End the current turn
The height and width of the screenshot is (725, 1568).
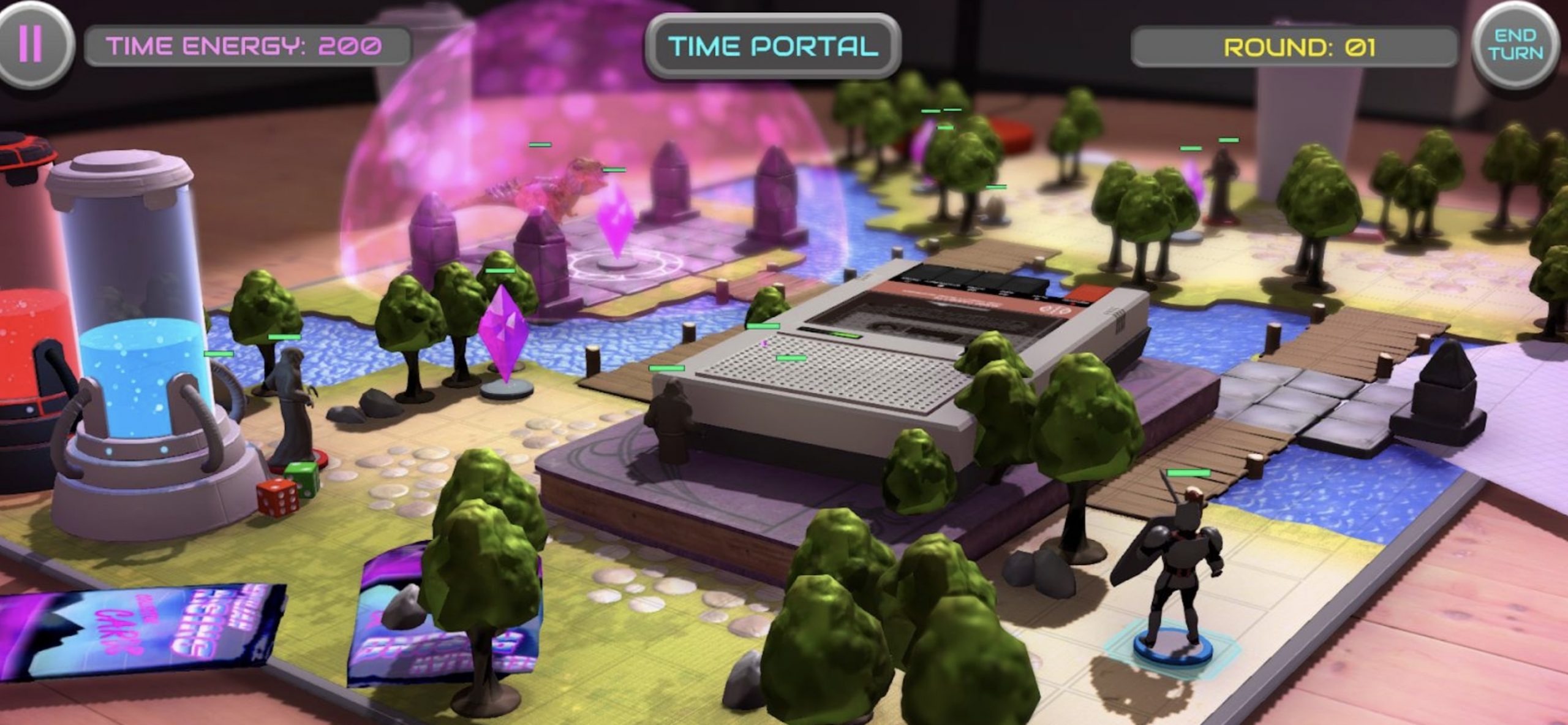tap(1515, 45)
